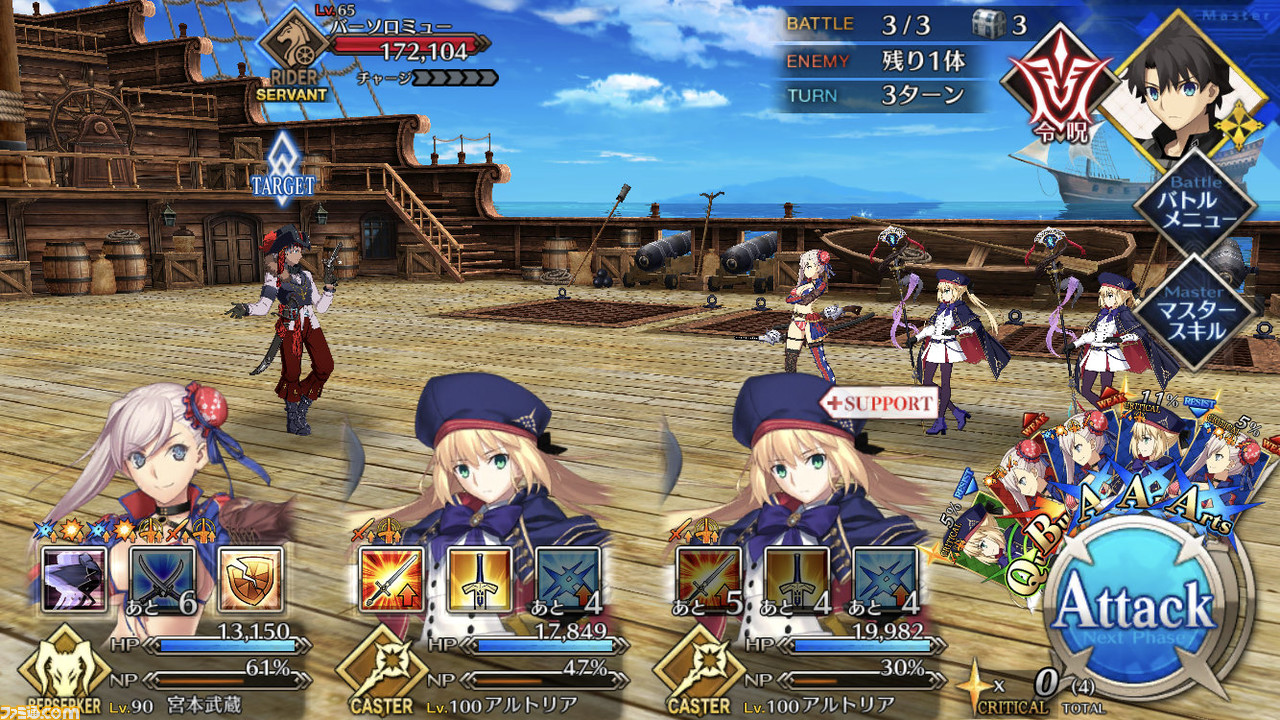Use Musashi's orange shield skill
This screenshot has height=720, width=1280.
[x=249, y=579]
